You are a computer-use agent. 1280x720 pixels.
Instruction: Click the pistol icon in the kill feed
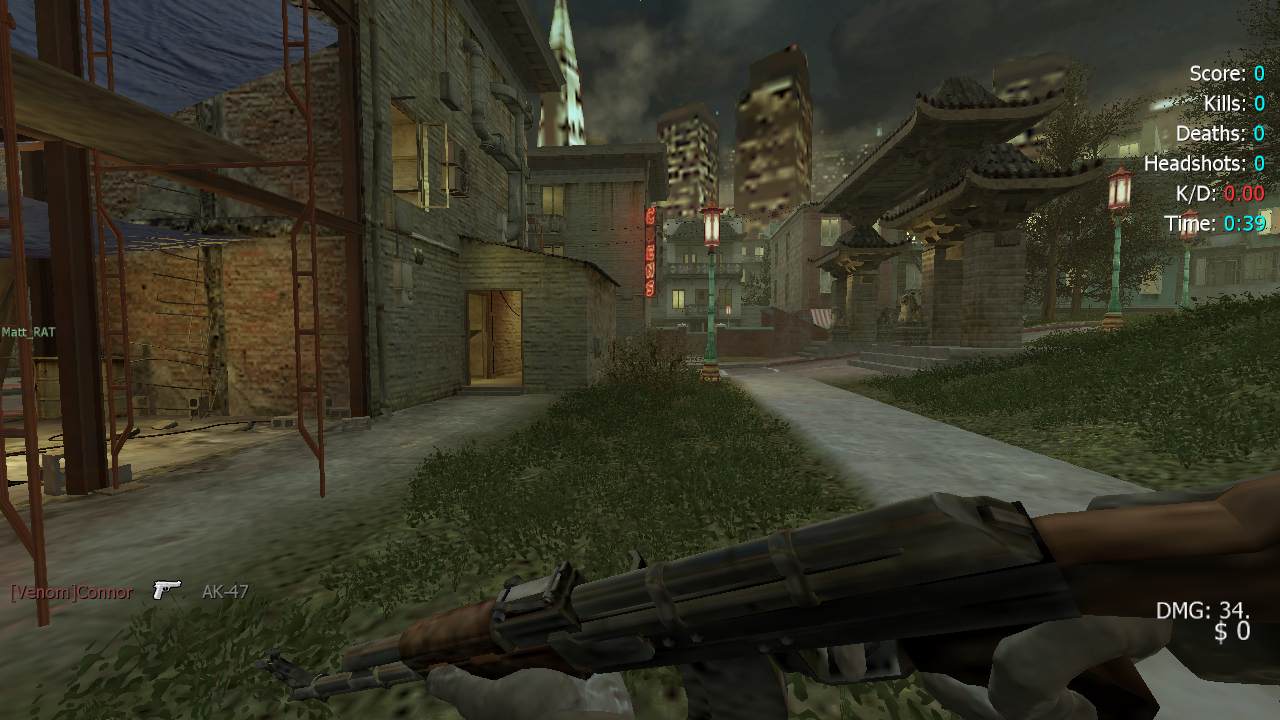[x=166, y=590]
